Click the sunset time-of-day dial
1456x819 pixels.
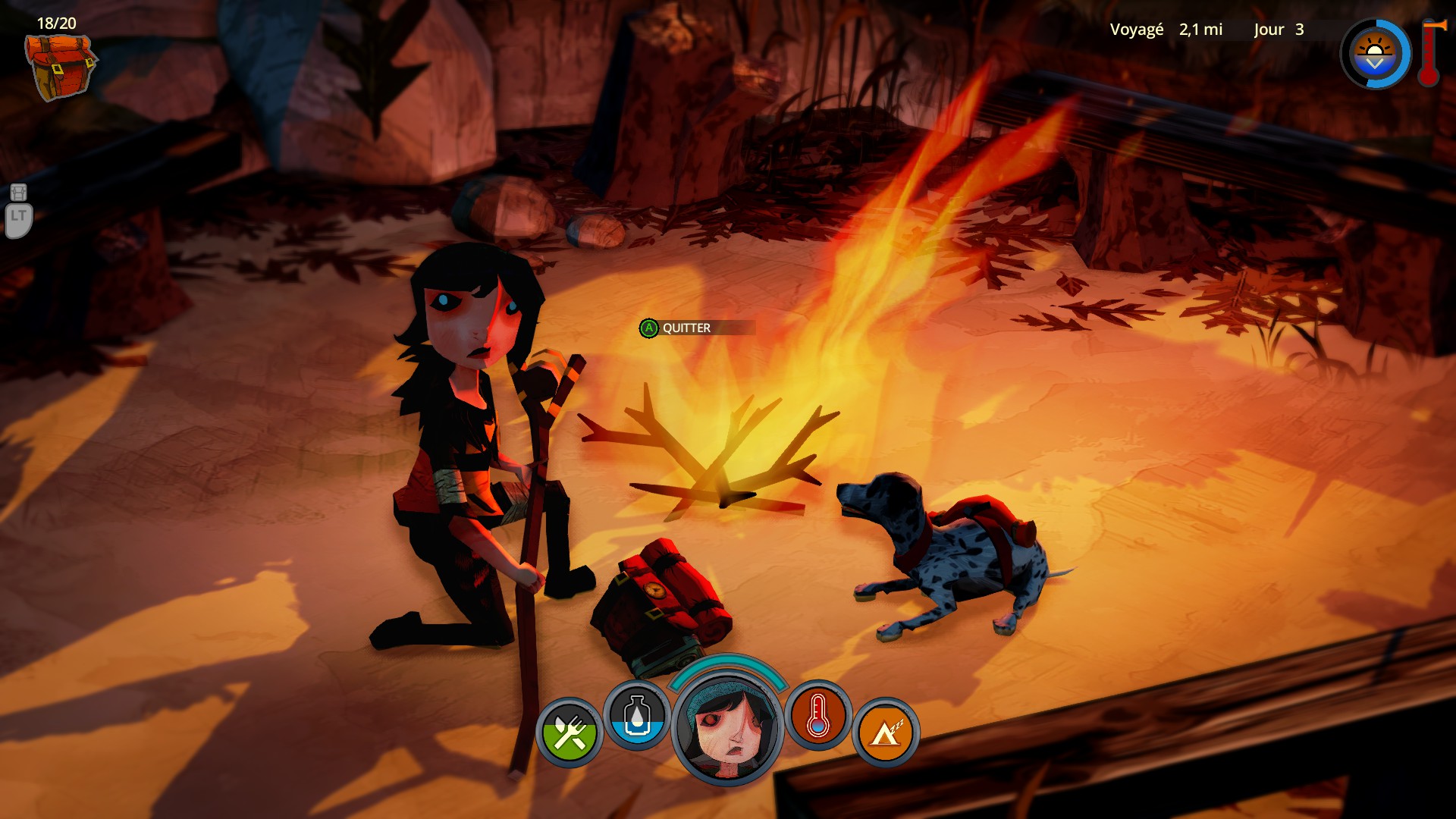pos(1374,55)
